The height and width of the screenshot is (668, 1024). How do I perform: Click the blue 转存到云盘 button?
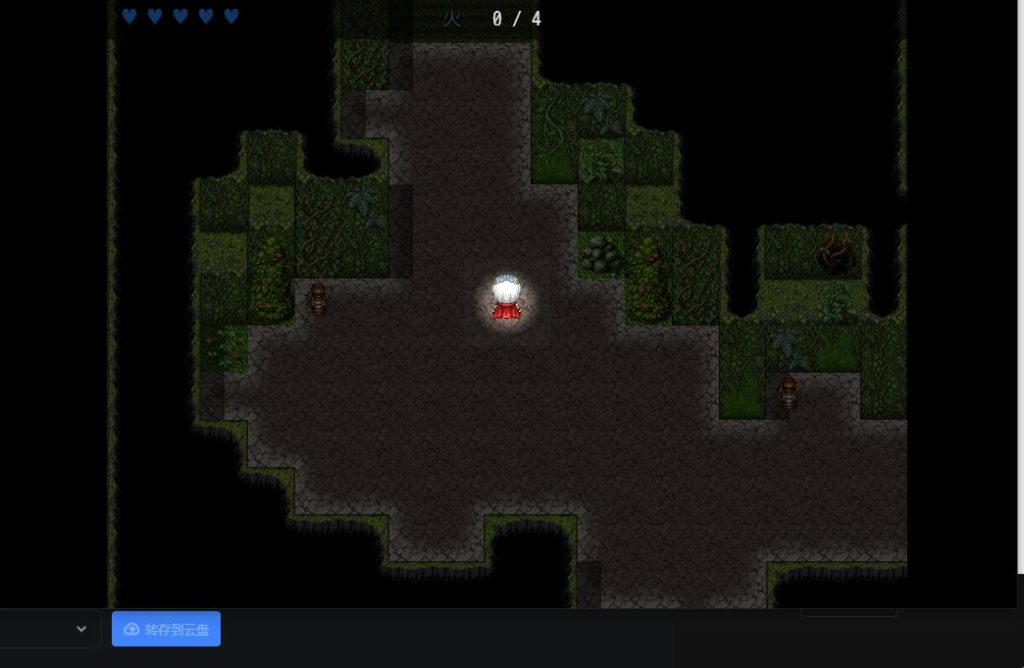[x=166, y=629]
